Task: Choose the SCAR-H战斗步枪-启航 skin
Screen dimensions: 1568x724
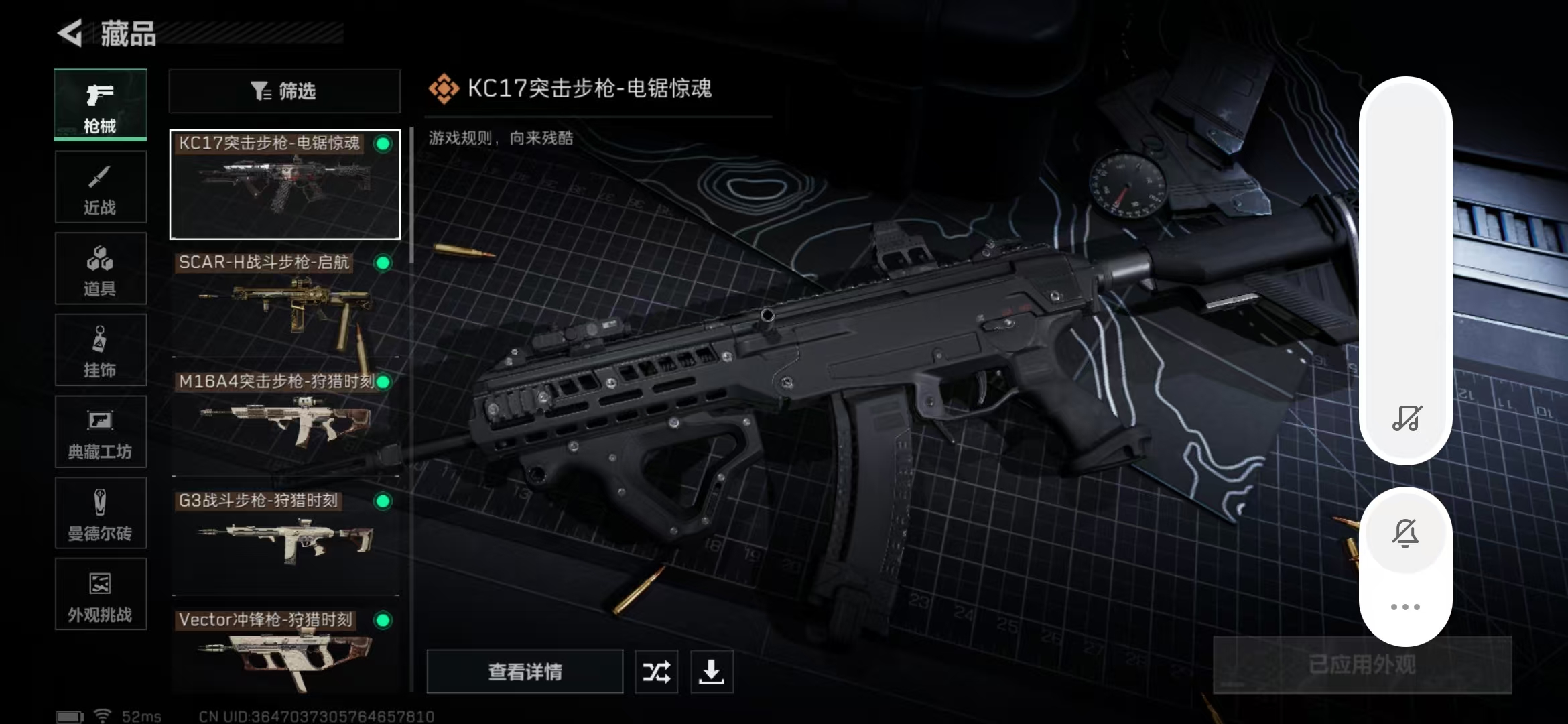Action: point(285,304)
